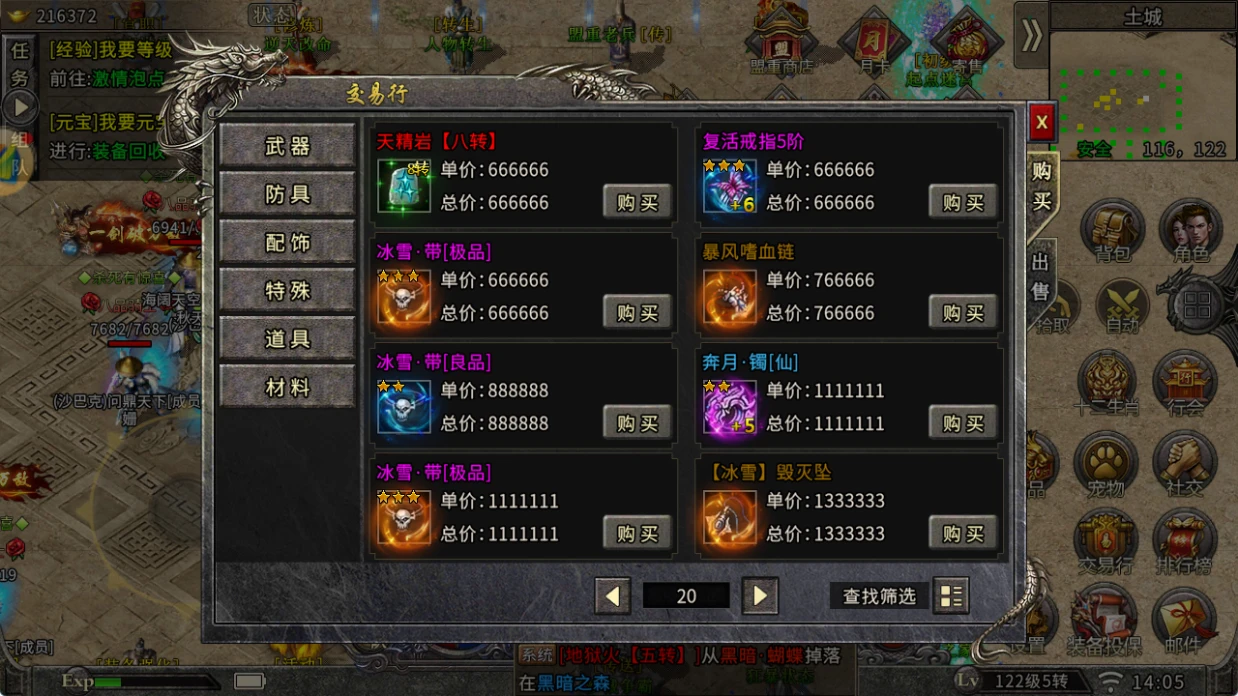This screenshot has width=1238, height=696.
Task: Buy the 复活戒指5阶 listing
Action: [962, 202]
